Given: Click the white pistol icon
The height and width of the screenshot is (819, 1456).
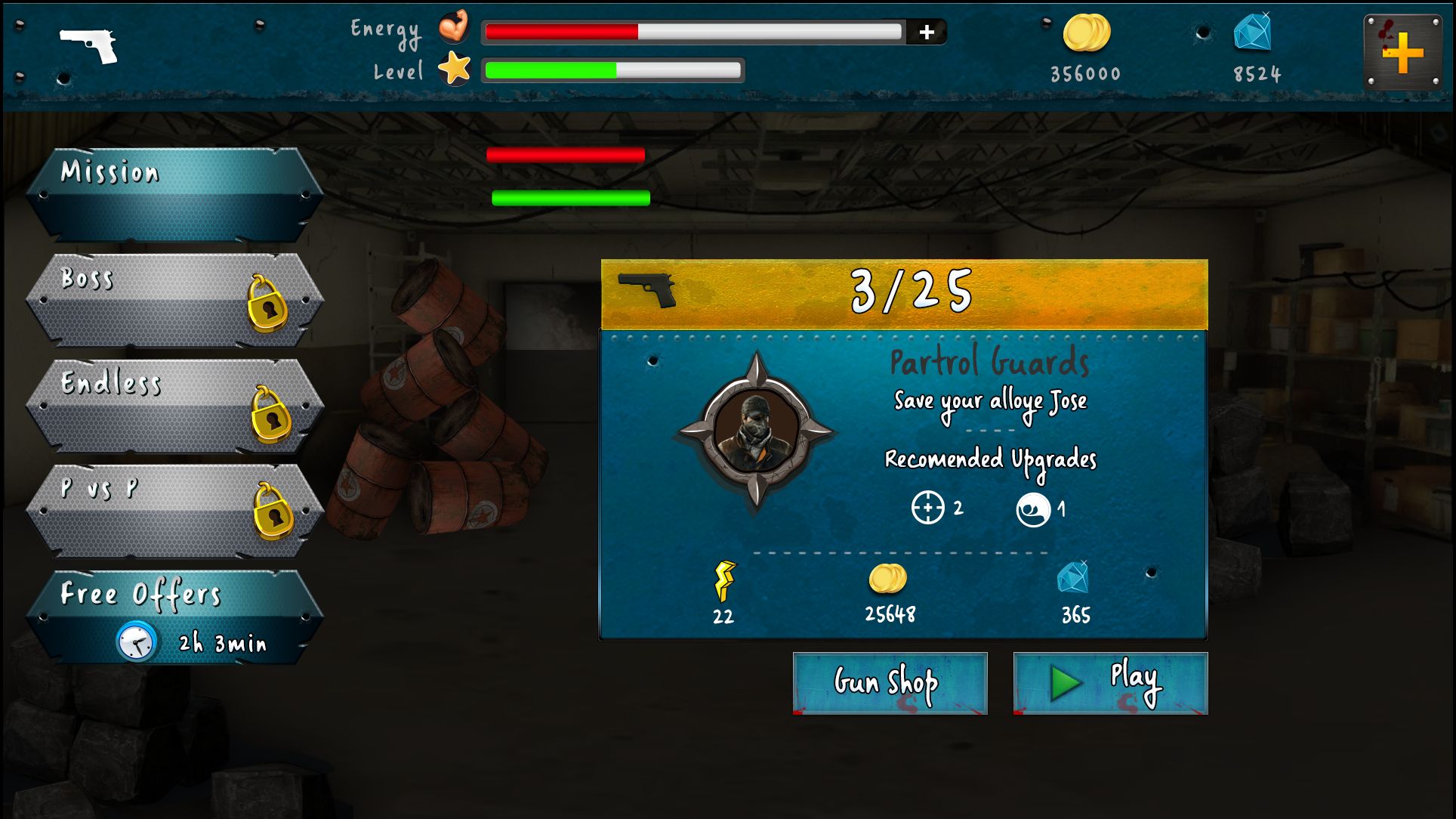Looking at the screenshot, I should [89, 45].
